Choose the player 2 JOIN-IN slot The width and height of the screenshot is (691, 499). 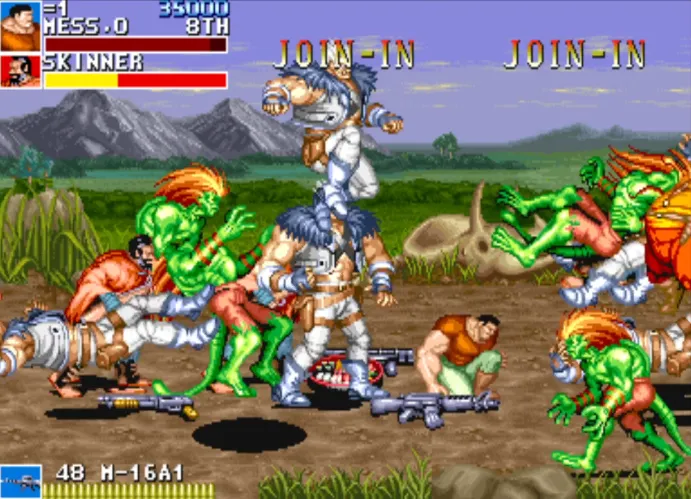344,55
